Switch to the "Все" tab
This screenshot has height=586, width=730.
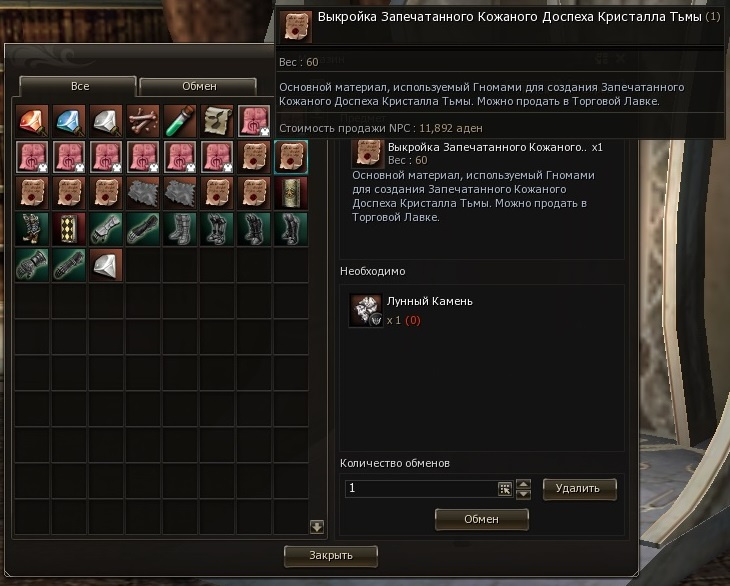point(78,86)
